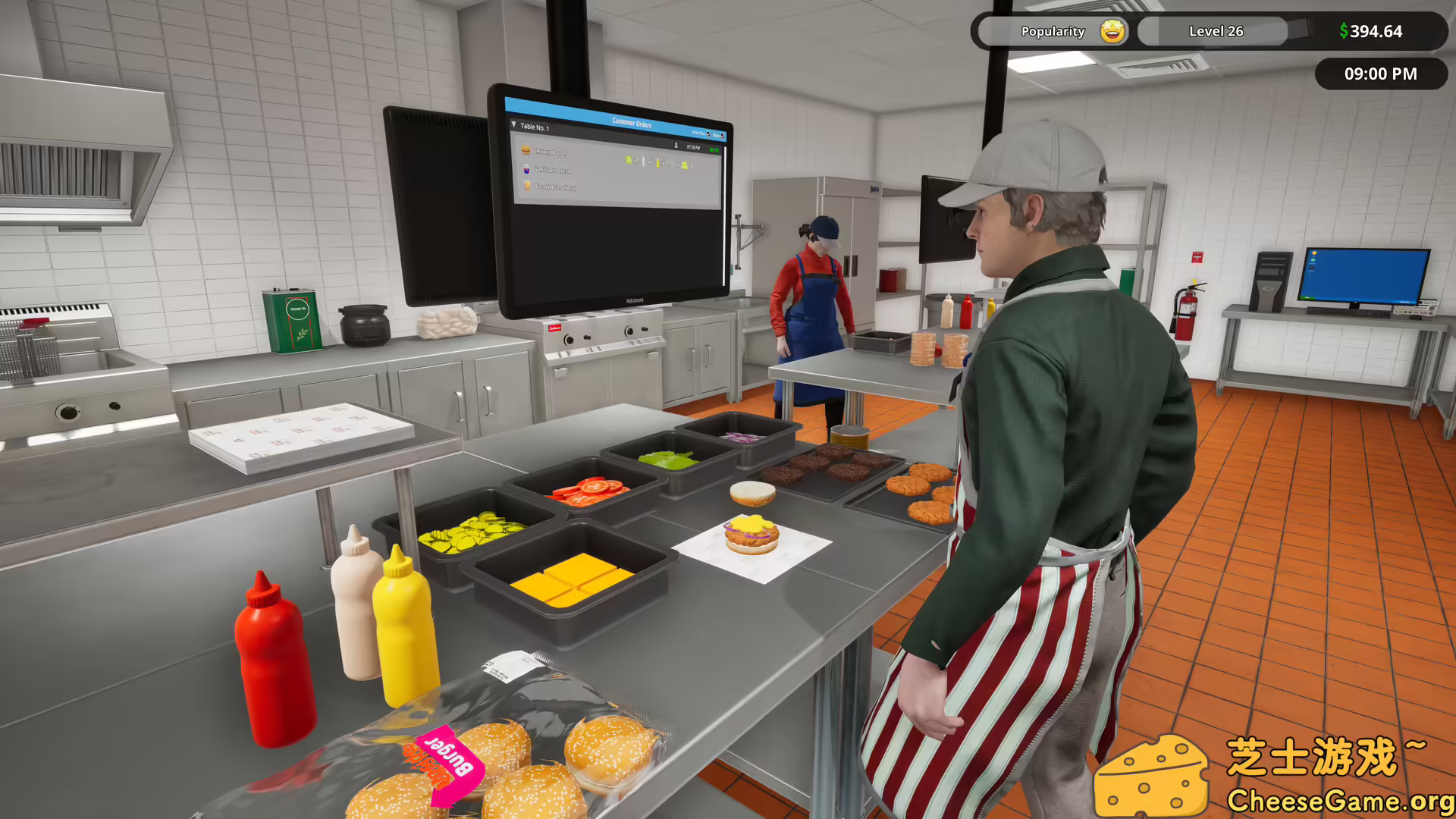1456x819 pixels.
Task: Click the Vanilla Ice Cream icon on the order
Action: point(526,171)
